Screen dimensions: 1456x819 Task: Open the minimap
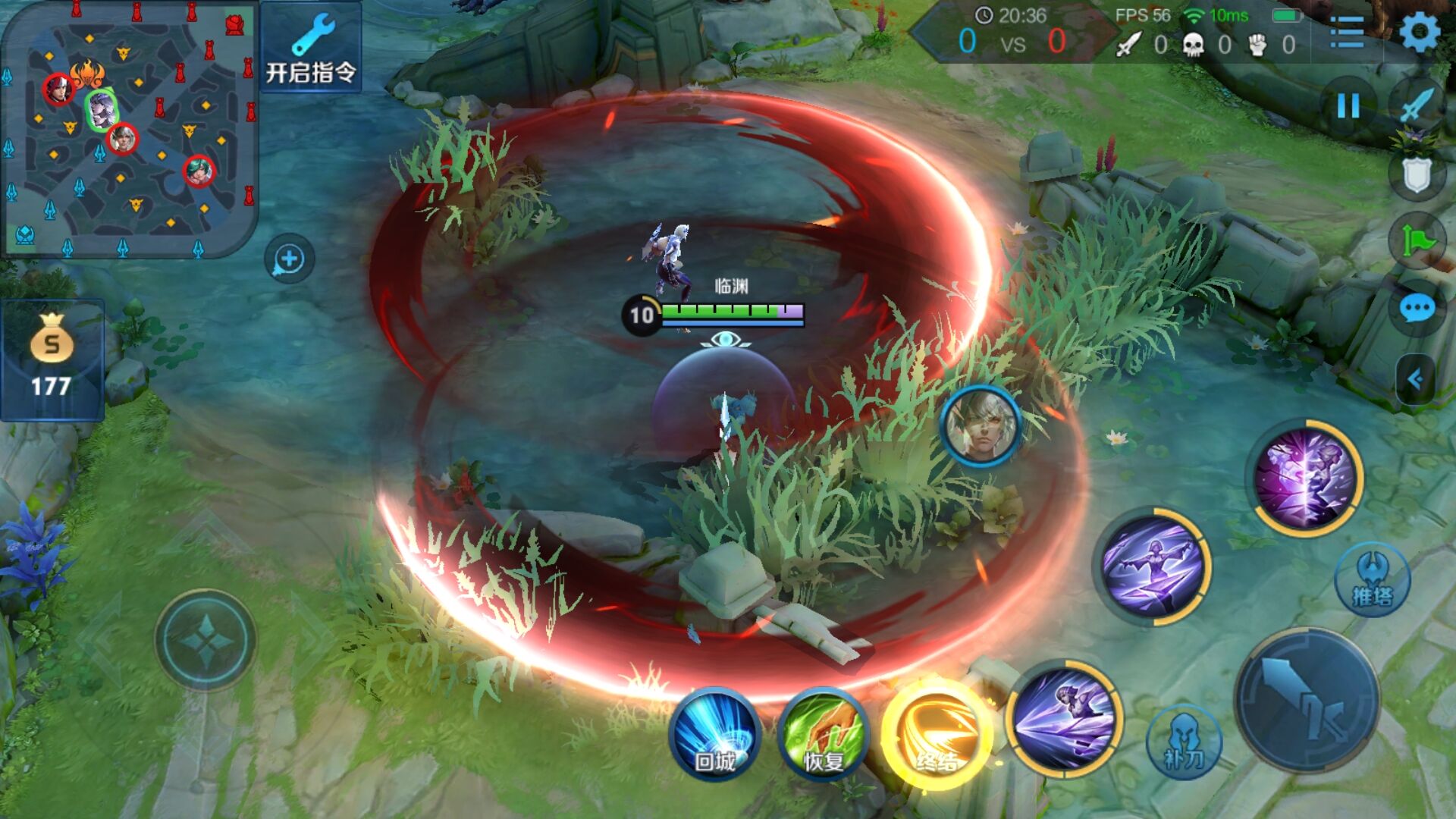[x=129, y=127]
